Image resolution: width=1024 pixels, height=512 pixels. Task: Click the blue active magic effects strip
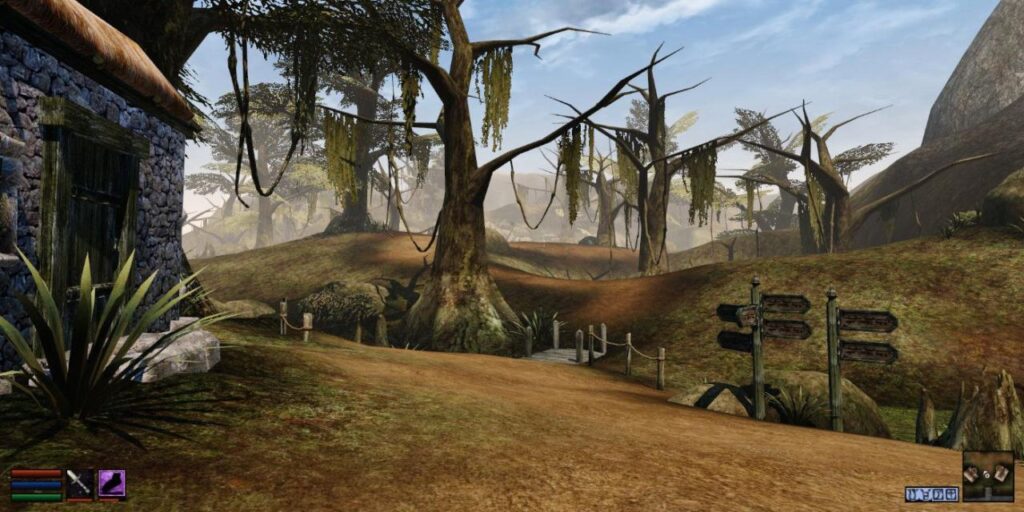tap(932, 494)
